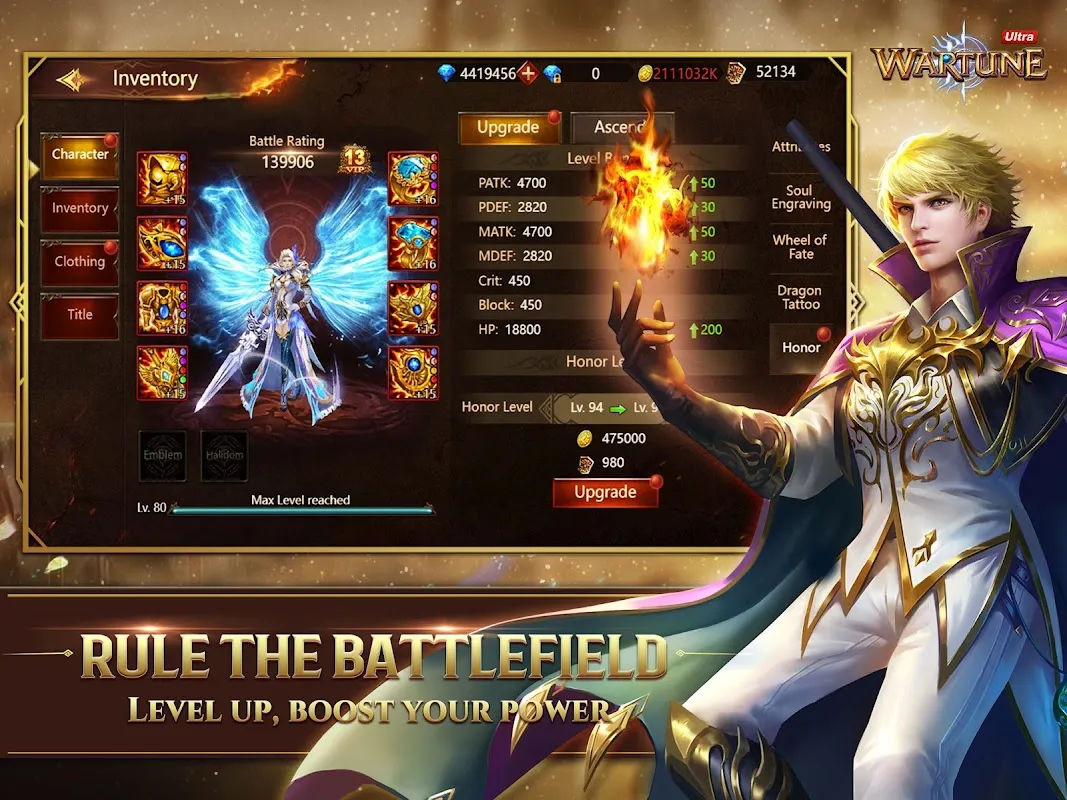This screenshot has width=1067, height=800.
Task: Select the golden chest armor slot
Action: [161, 307]
